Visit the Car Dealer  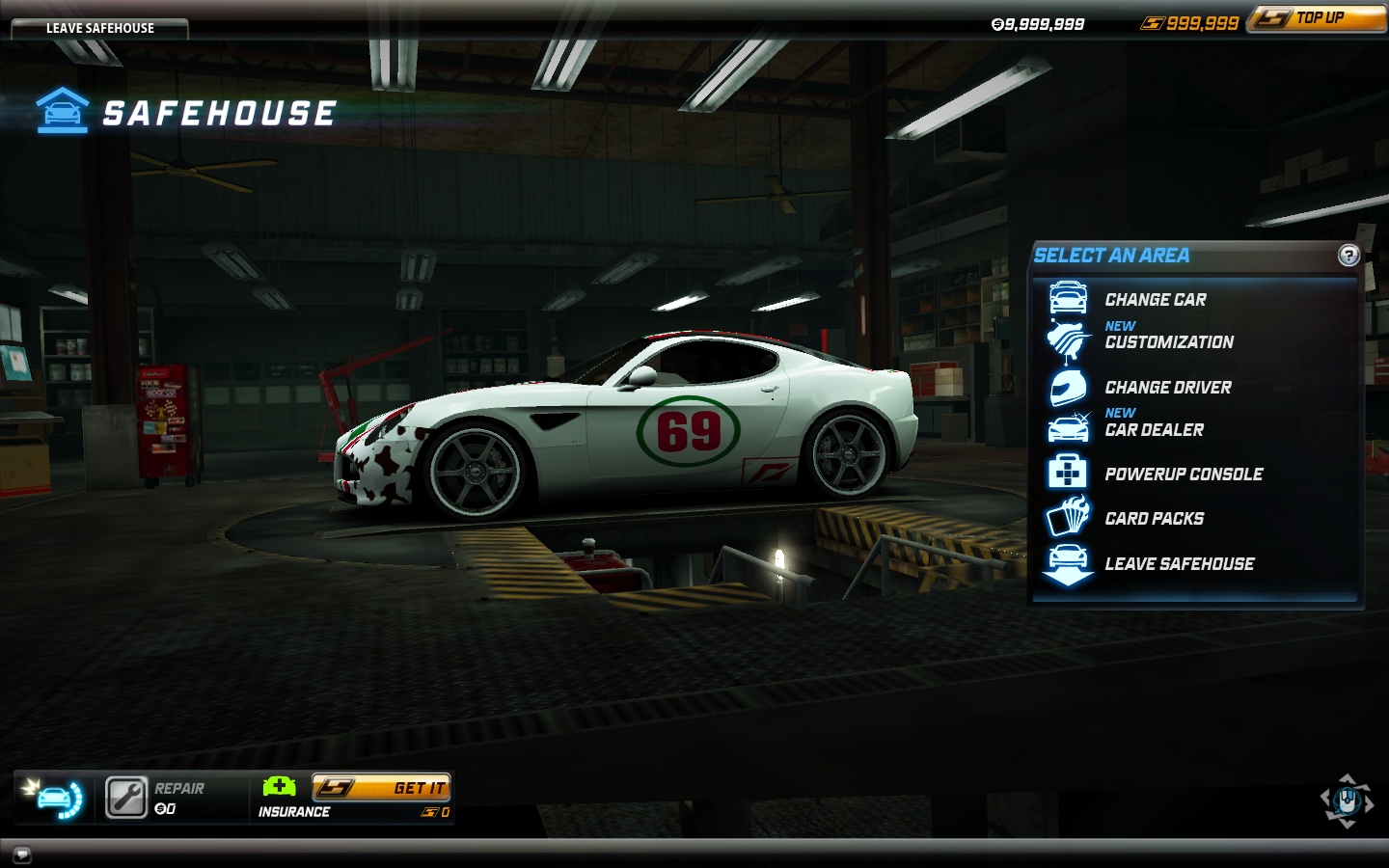[x=1154, y=429]
